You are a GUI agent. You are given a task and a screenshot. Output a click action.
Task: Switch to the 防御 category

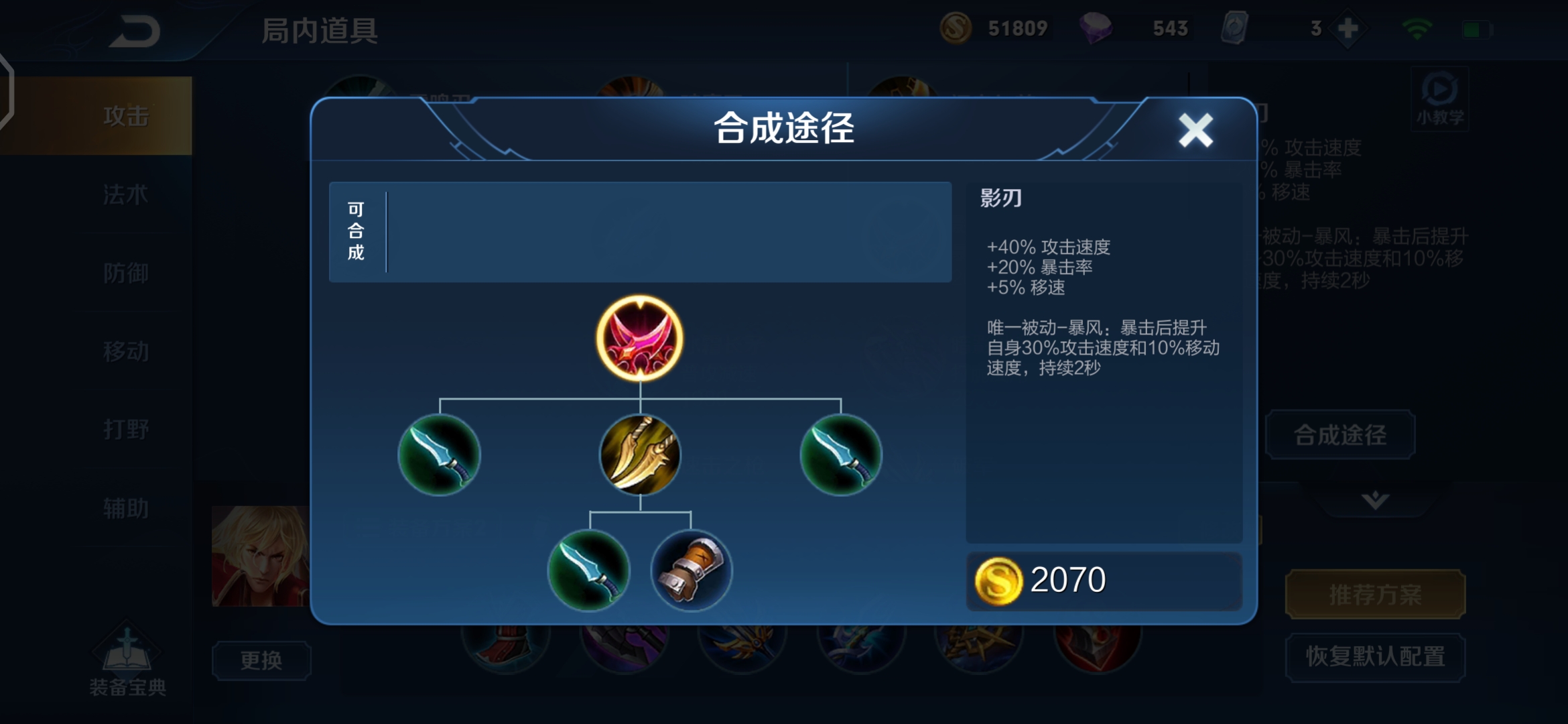coord(127,273)
